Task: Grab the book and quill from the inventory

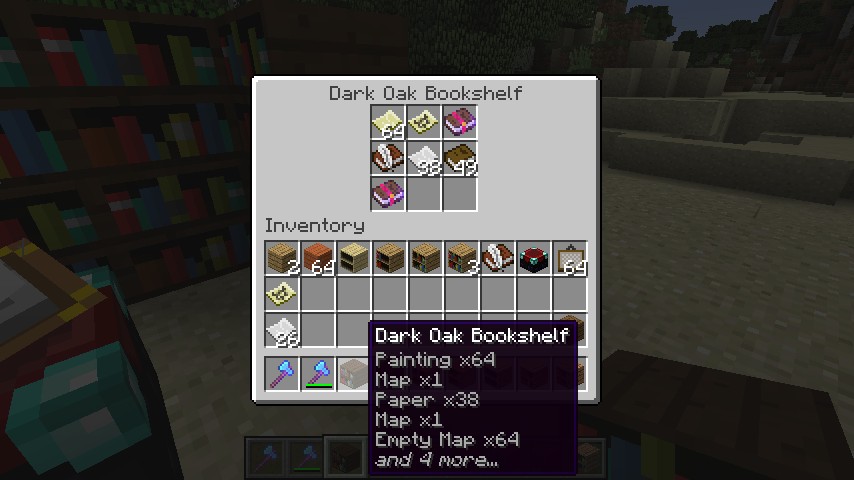Action: pos(498,258)
